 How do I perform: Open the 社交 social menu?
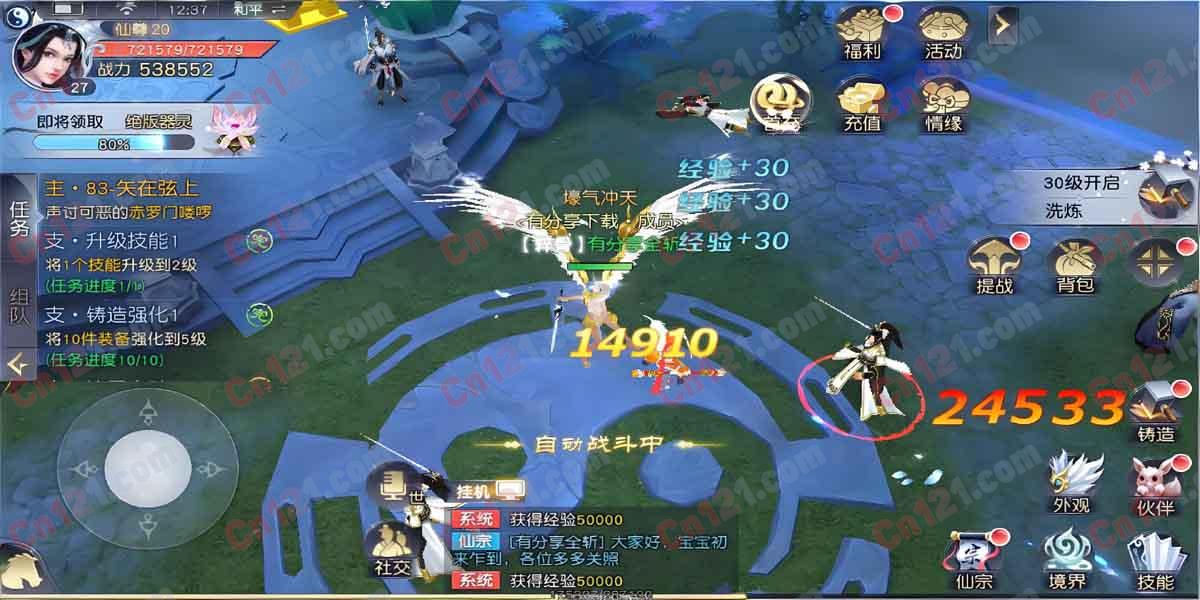pos(393,548)
